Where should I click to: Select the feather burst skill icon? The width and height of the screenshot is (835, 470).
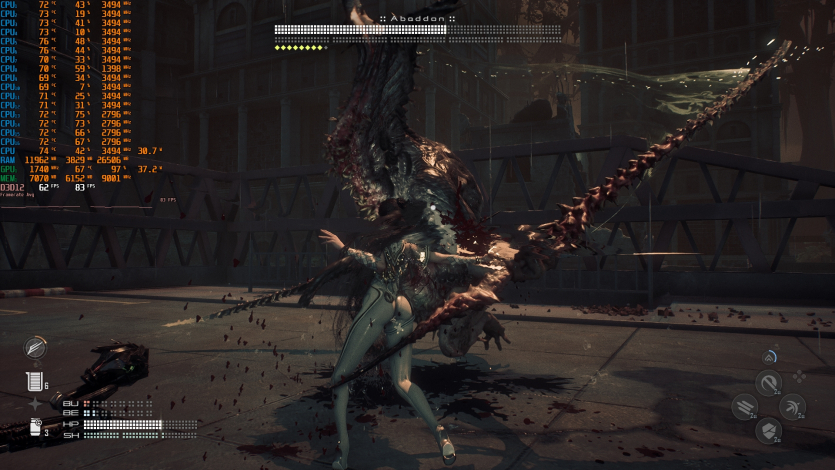[37, 346]
